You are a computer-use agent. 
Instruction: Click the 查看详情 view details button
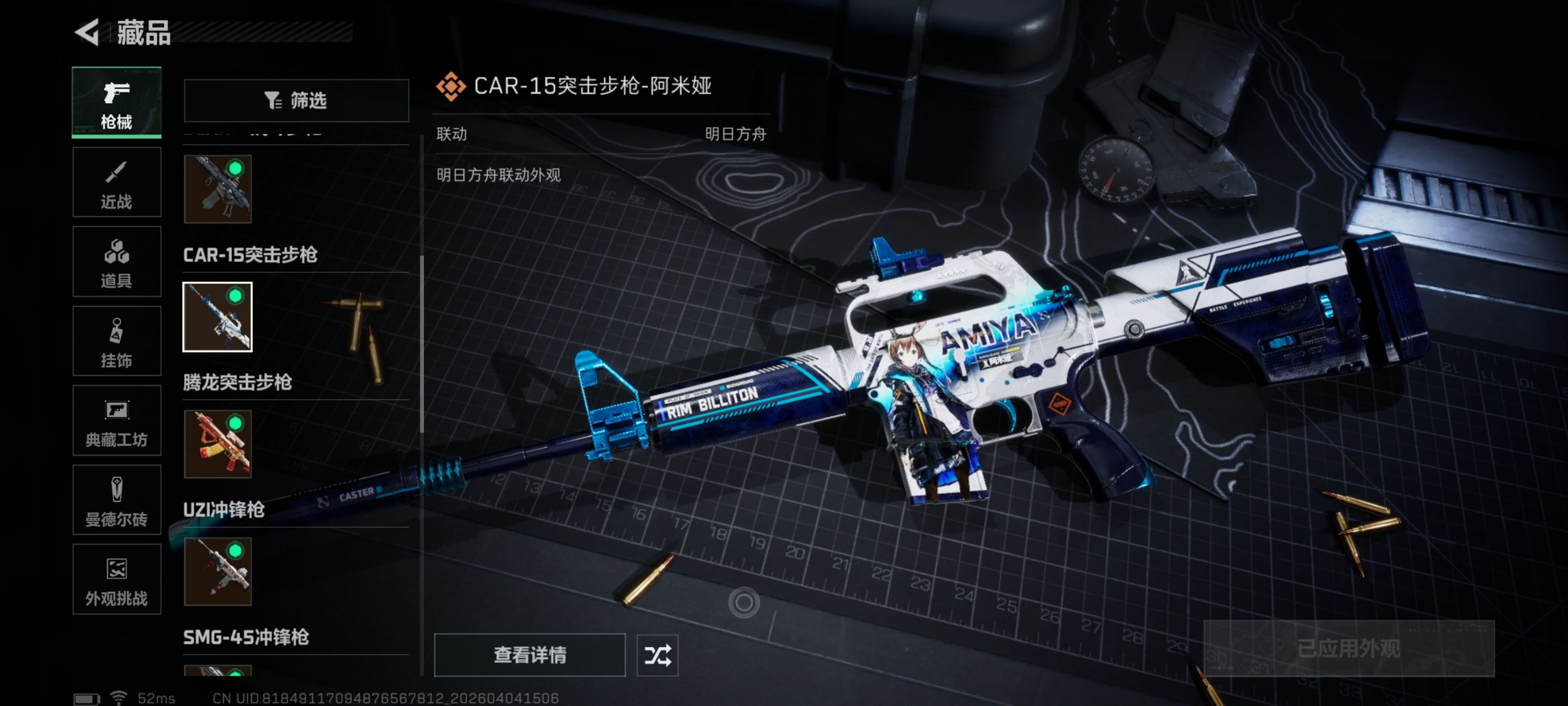click(x=529, y=655)
